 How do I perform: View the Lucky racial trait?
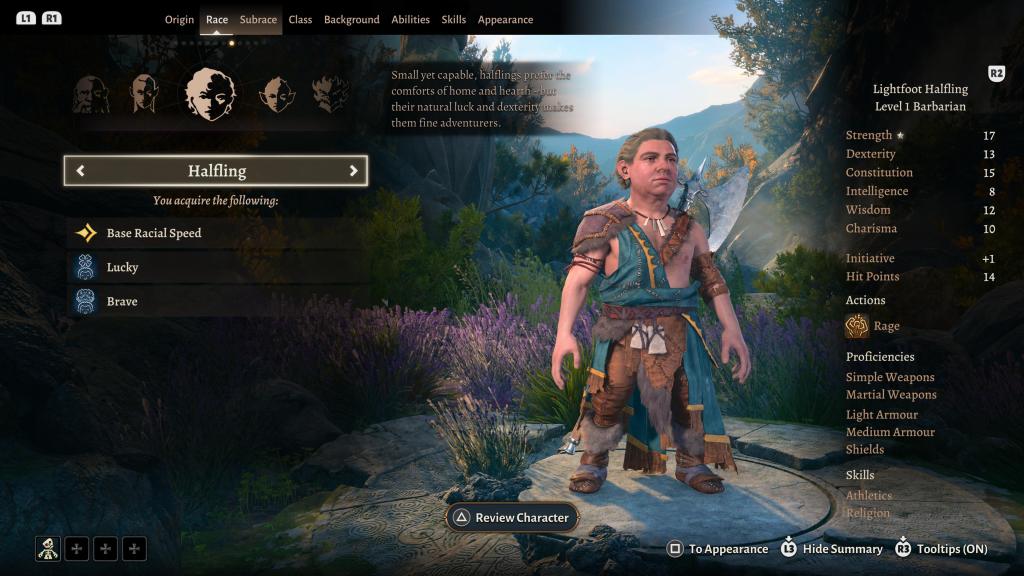click(x=122, y=267)
